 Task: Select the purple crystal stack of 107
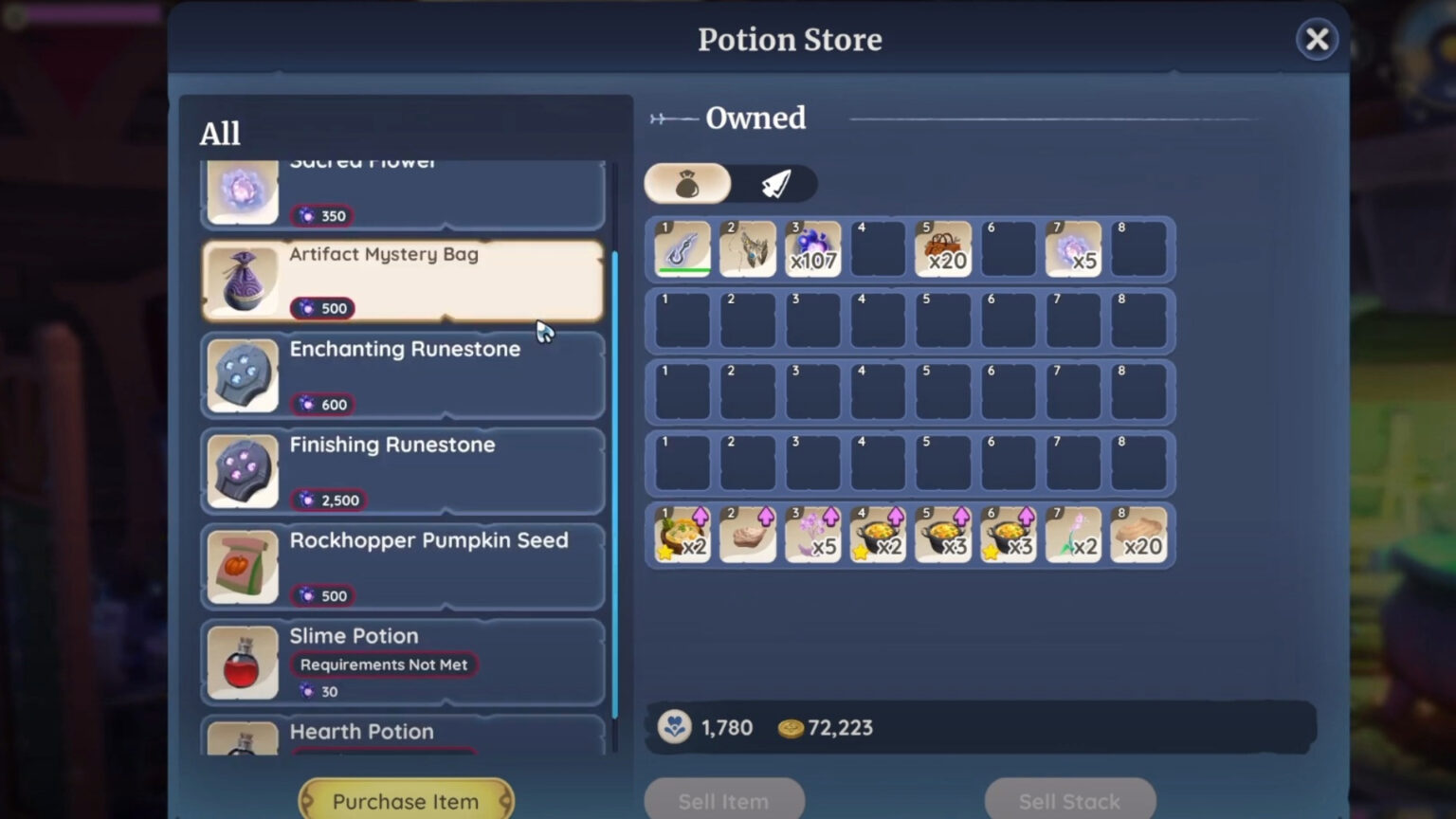click(812, 247)
